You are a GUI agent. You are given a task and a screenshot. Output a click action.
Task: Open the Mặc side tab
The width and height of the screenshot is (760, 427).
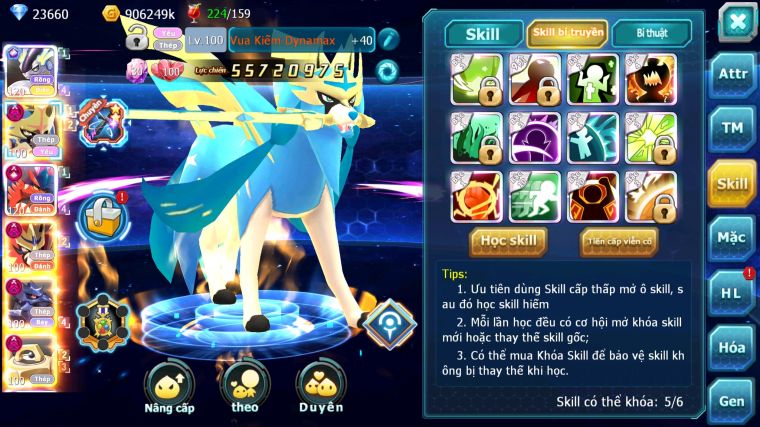[x=731, y=238]
